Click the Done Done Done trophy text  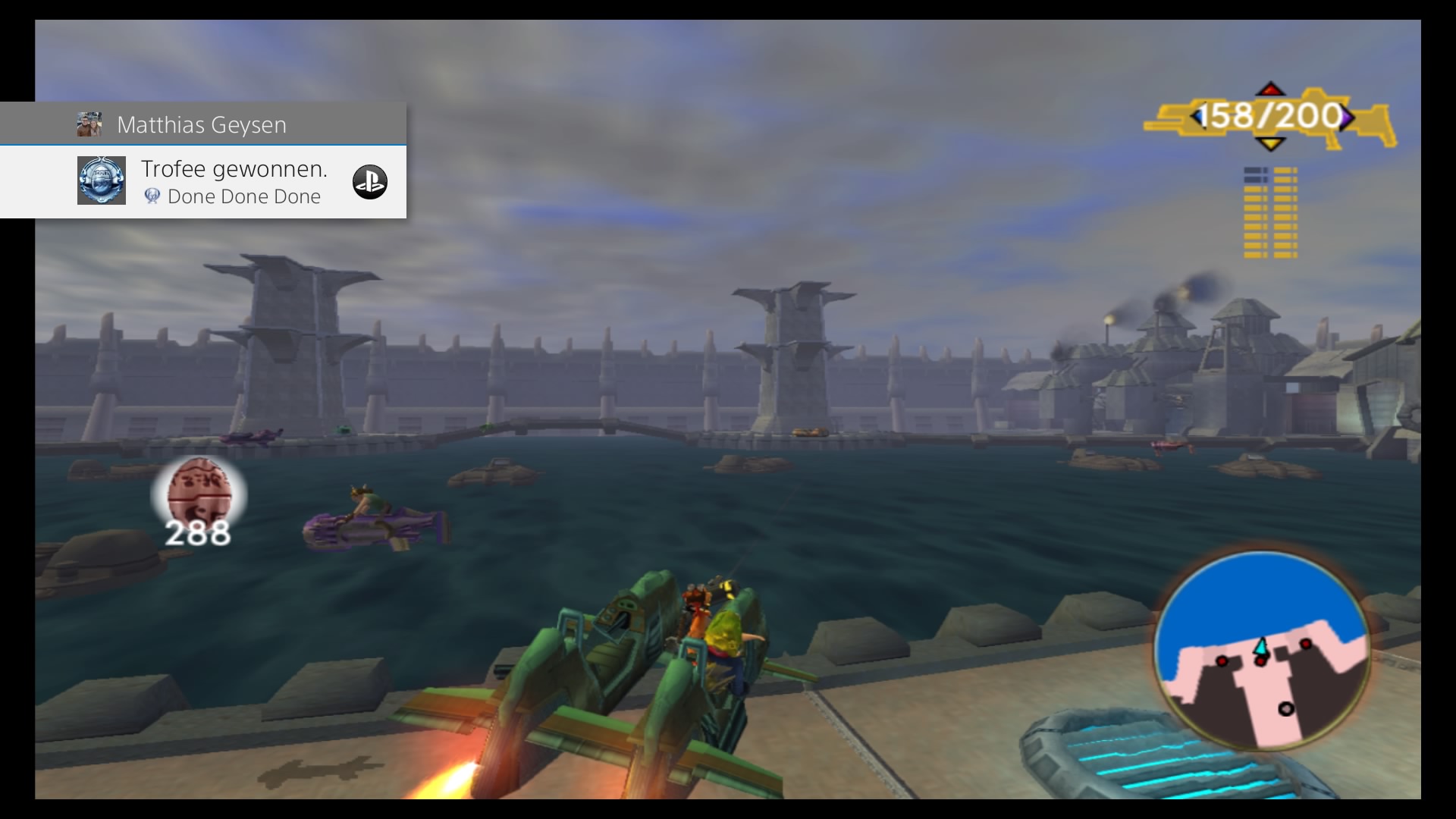[245, 196]
